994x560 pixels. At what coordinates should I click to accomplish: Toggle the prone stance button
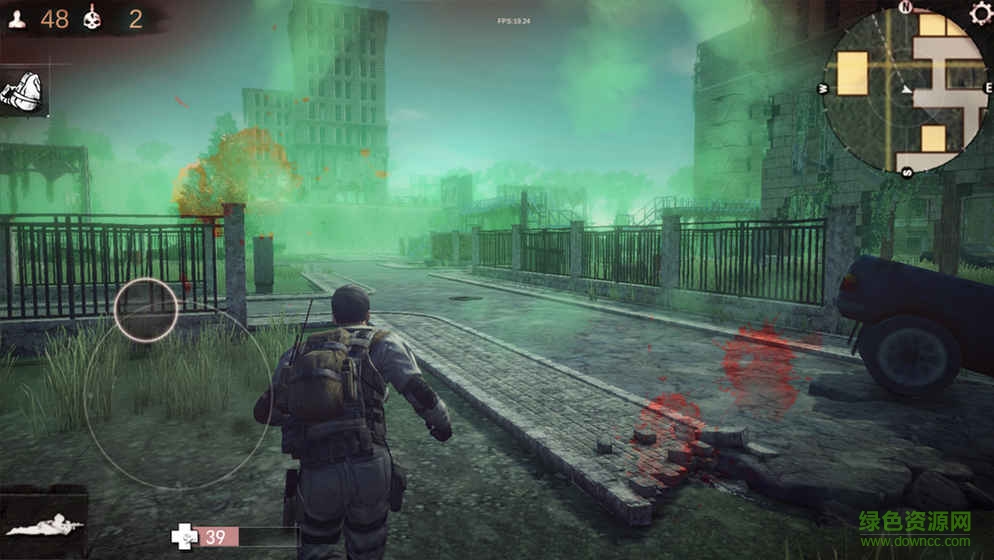(x=42, y=523)
